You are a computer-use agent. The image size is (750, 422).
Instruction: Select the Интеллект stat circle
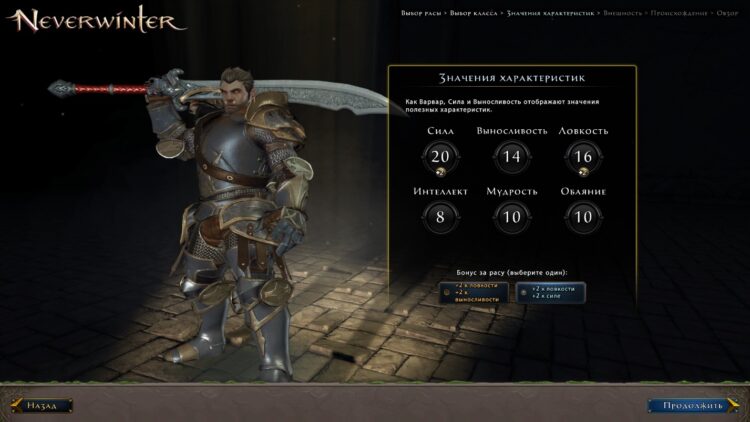point(440,216)
